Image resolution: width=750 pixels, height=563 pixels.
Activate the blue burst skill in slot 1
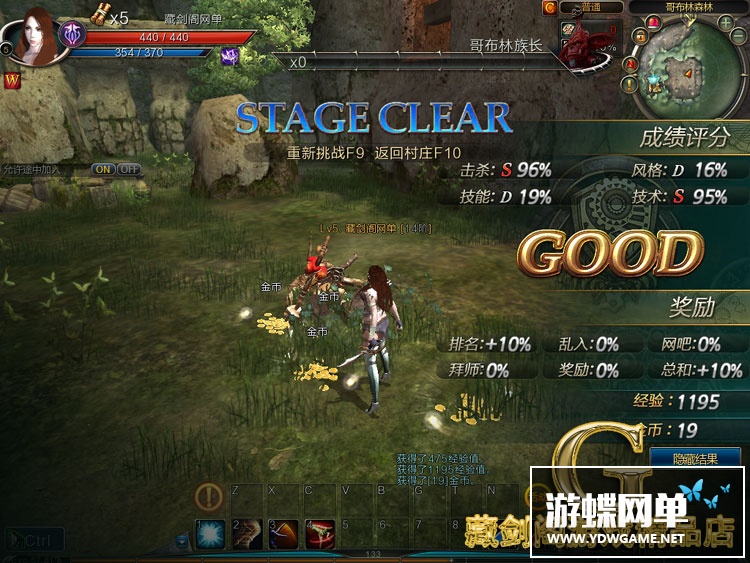click(x=210, y=534)
